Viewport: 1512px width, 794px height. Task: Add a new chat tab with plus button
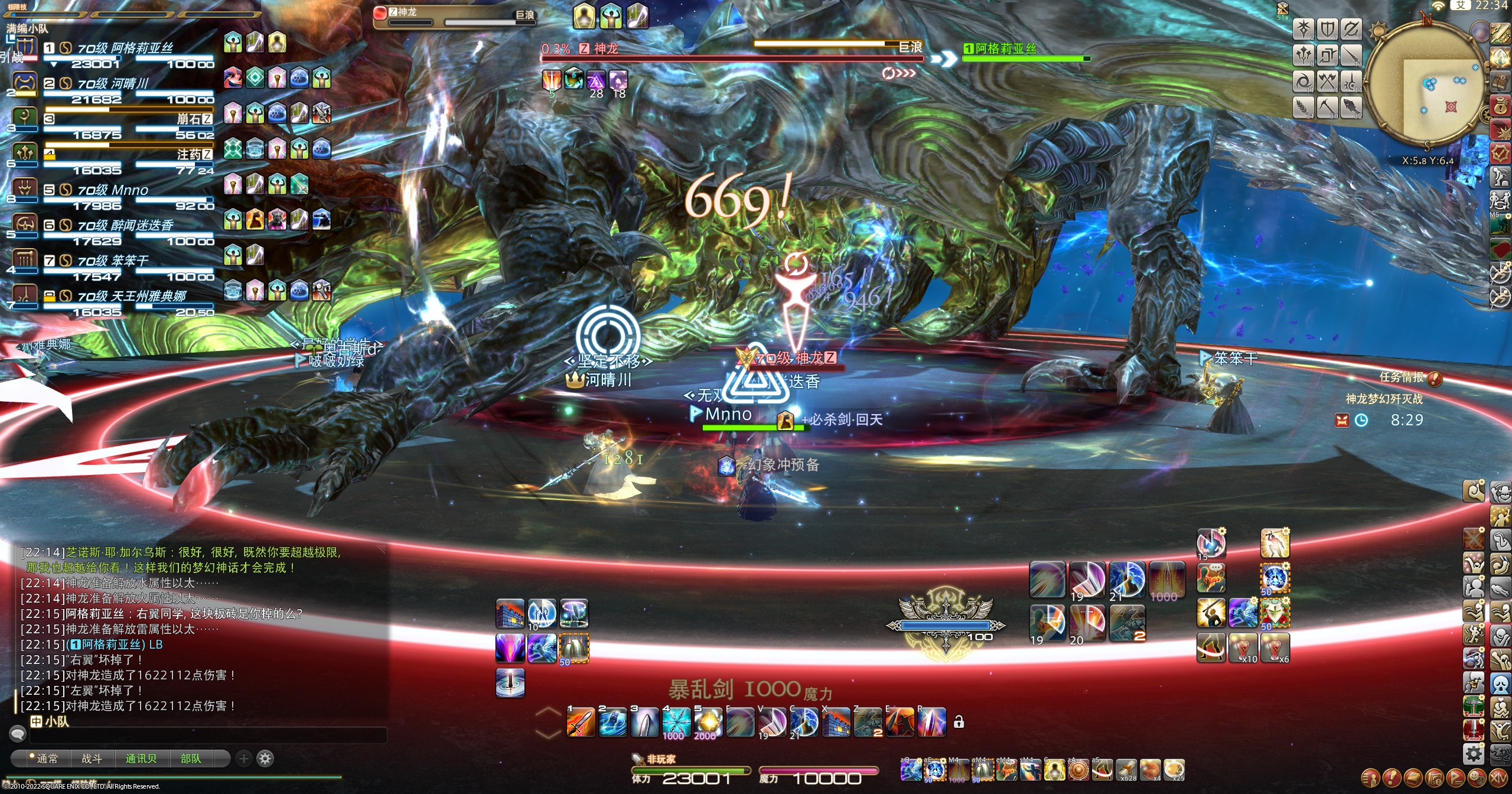[x=243, y=759]
